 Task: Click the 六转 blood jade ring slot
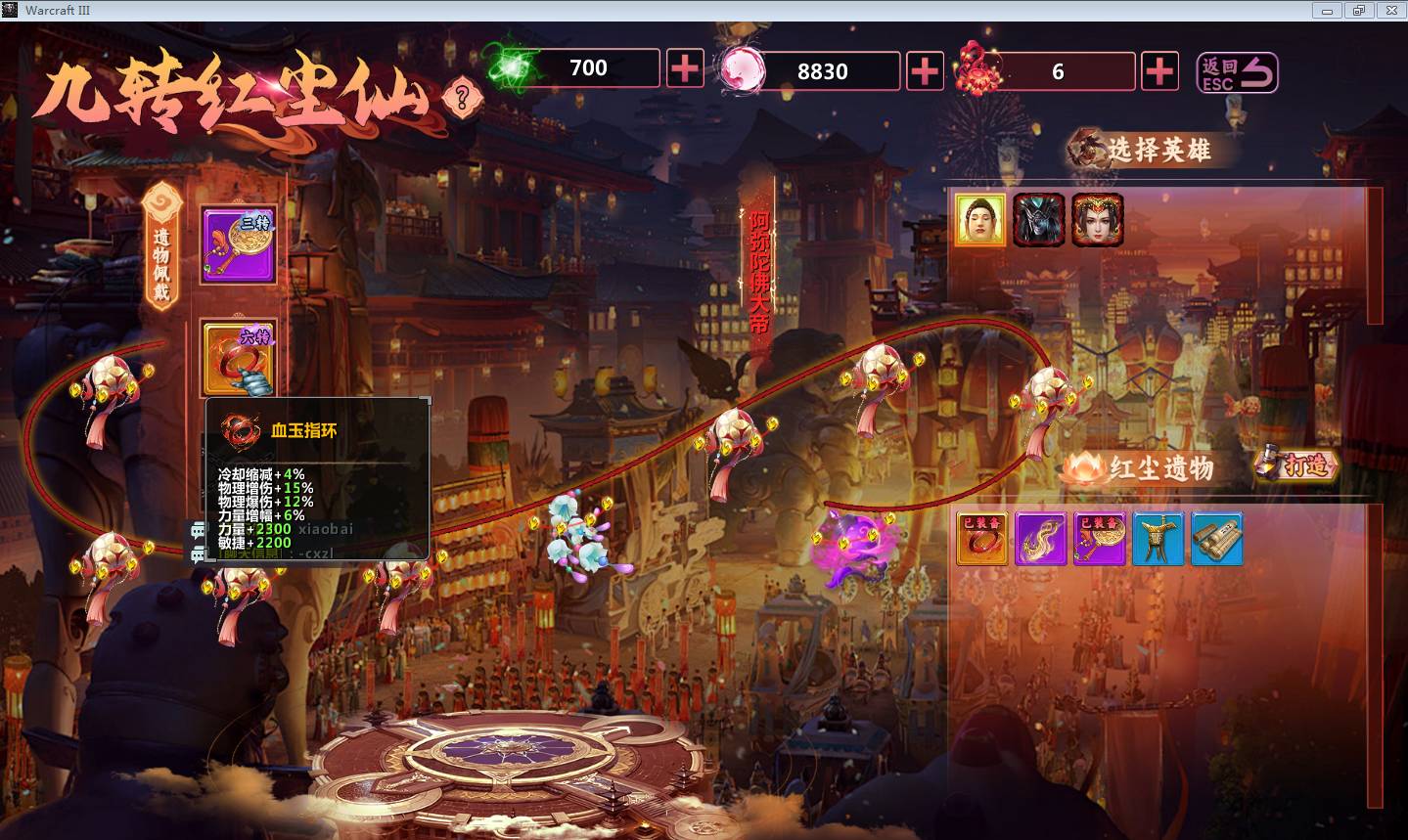pyautogui.click(x=238, y=358)
